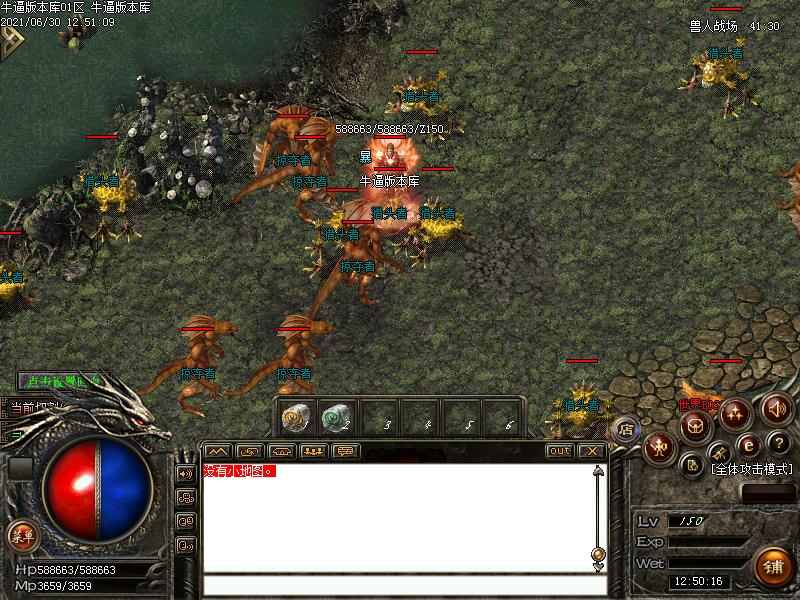Open the three-stars skills icon

pos(735,412)
